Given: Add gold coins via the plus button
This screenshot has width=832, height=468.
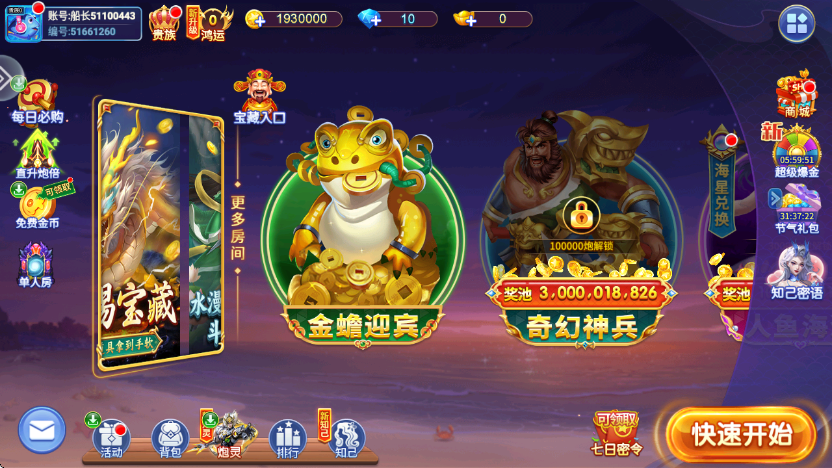Looking at the screenshot, I should [256, 19].
